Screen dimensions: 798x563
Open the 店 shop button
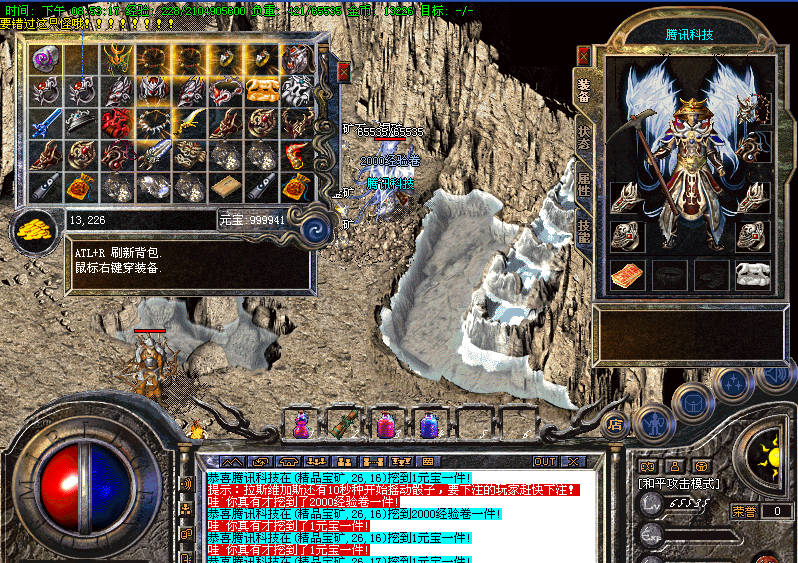614,423
